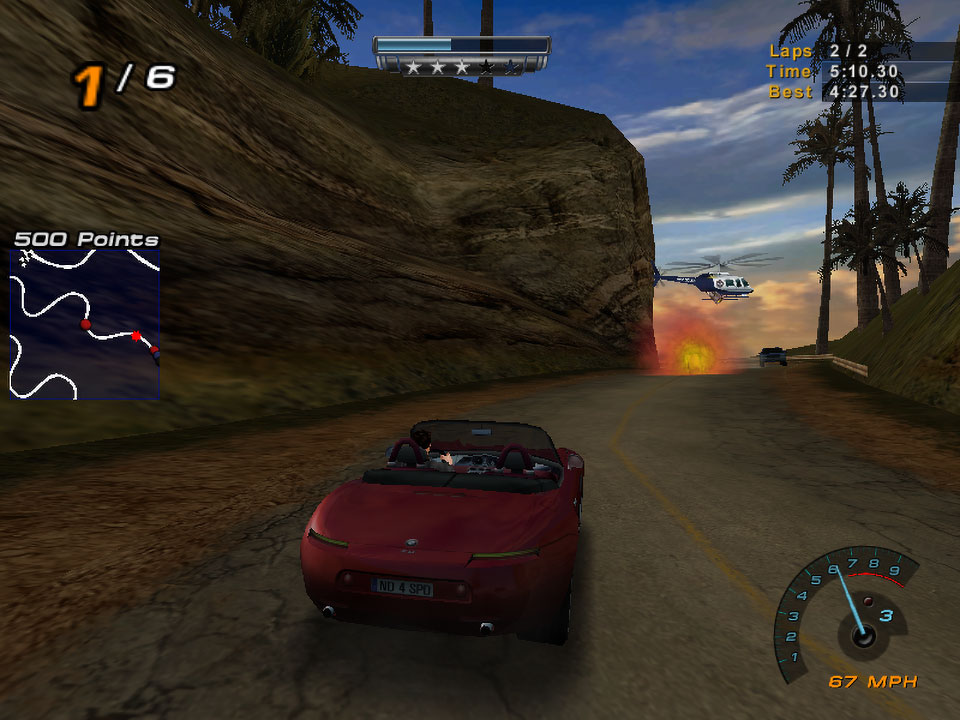This screenshot has height=720, width=960.
Task: Click the track minimap
Action: [x=84, y=324]
